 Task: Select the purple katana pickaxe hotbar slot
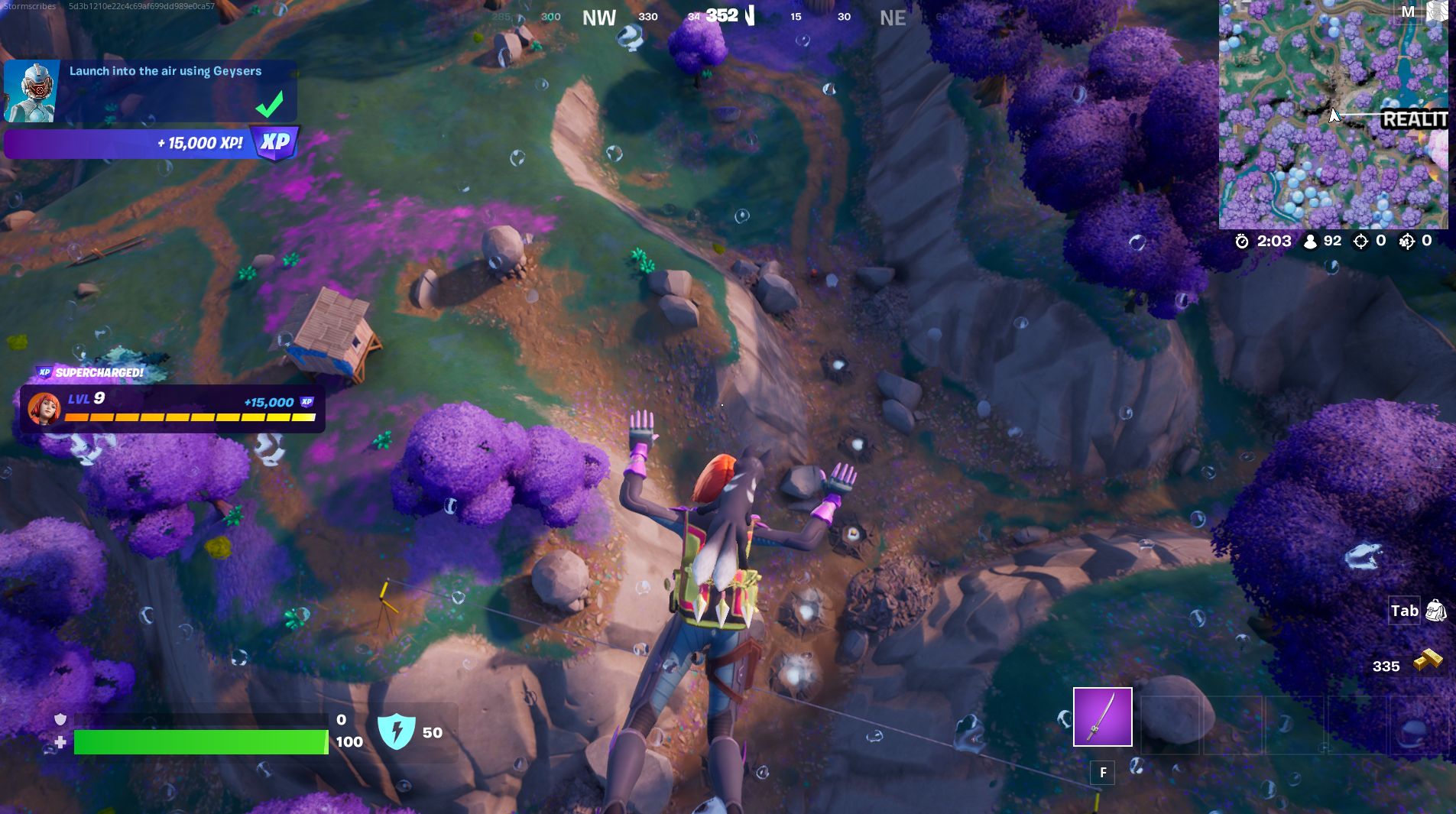[x=1102, y=717]
